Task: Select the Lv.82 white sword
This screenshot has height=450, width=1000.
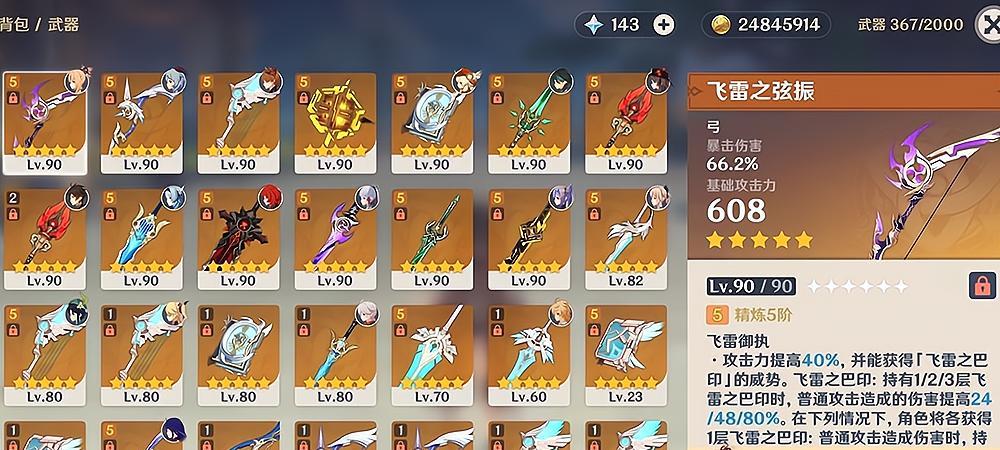Action: tap(625, 234)
